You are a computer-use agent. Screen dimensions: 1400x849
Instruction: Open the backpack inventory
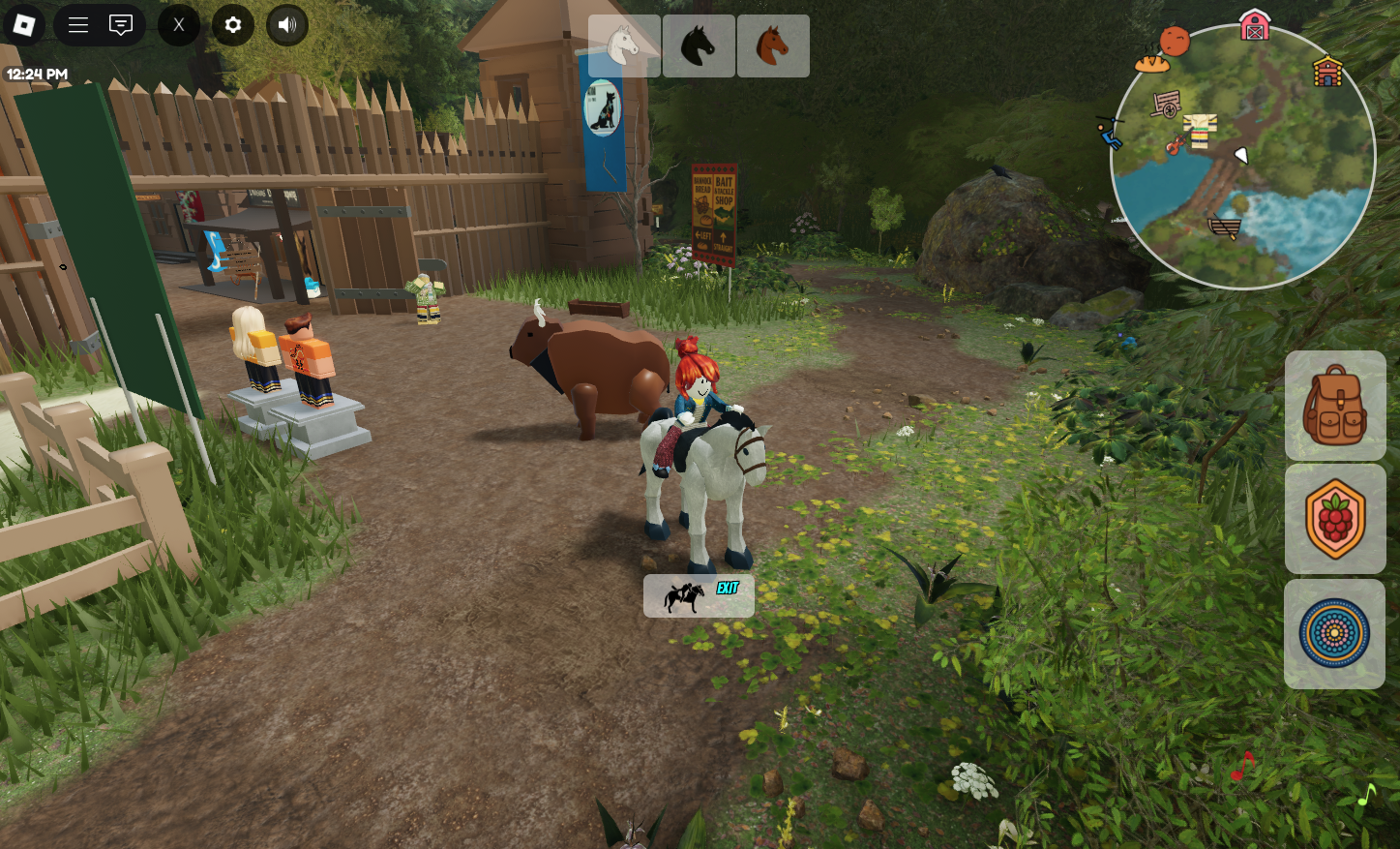1335,406
